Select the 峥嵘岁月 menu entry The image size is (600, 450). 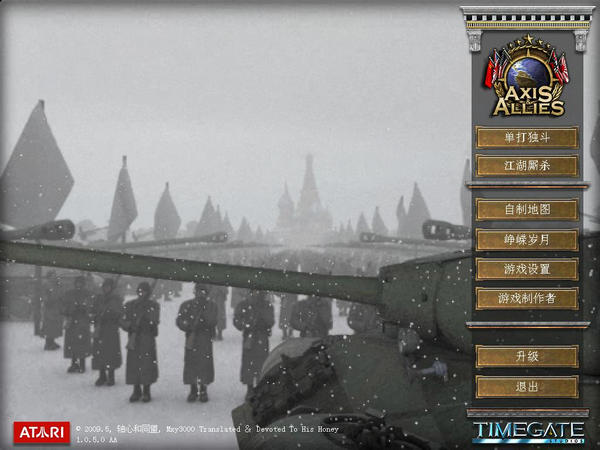point(526,240)
